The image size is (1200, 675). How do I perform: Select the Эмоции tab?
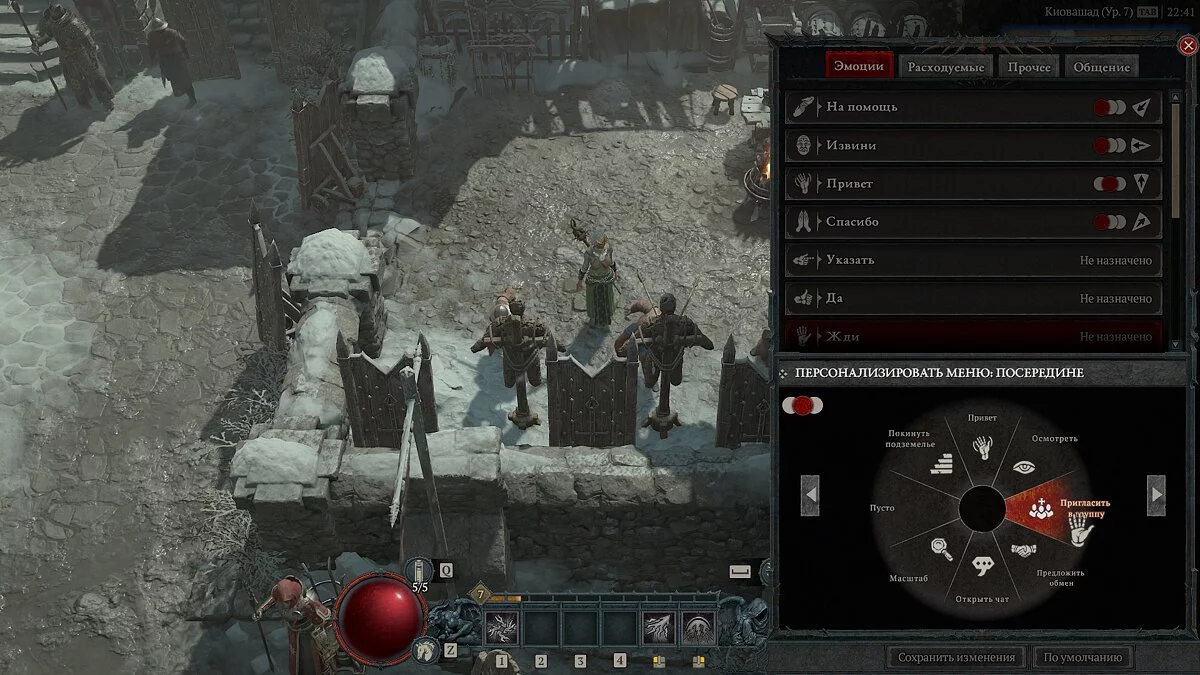[859, 67]
